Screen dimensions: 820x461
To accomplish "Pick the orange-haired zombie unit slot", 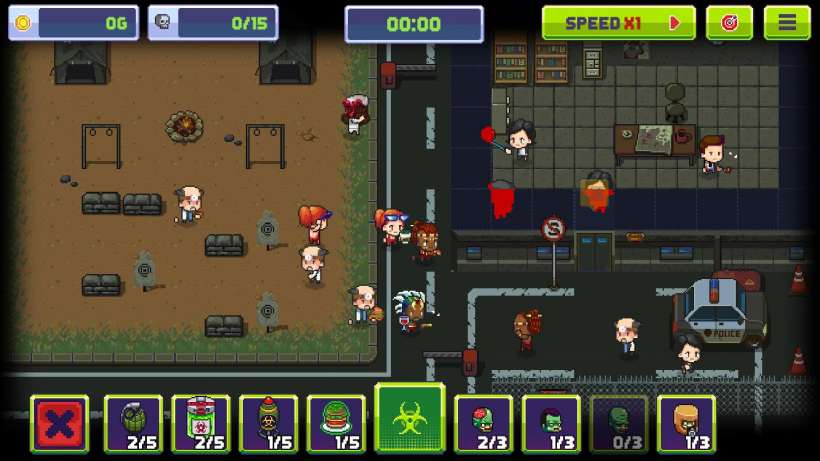I will point(686,423).
